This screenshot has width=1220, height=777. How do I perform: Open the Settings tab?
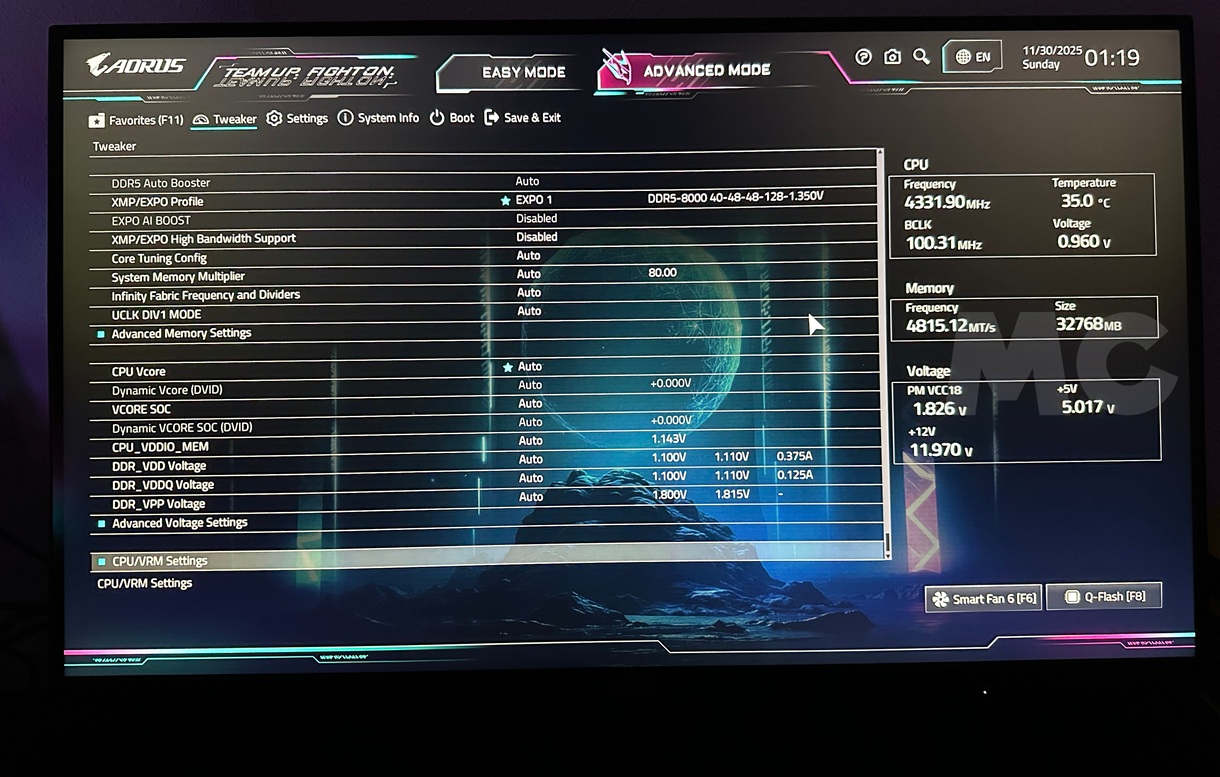pos(297,118)
